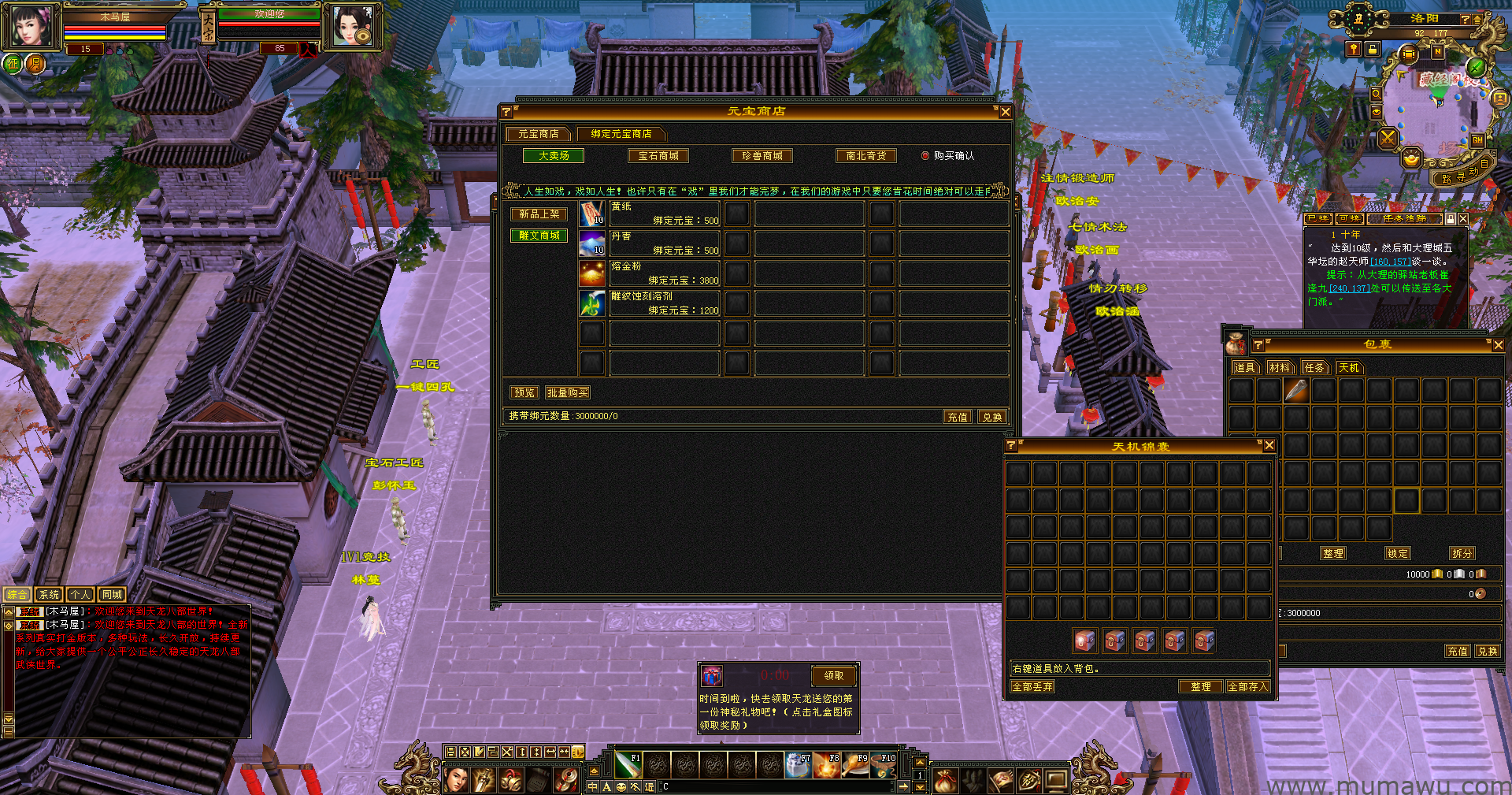Close the 元宝商店 shop window
Screen dimensions: 1512x795
click(1005, 112)
